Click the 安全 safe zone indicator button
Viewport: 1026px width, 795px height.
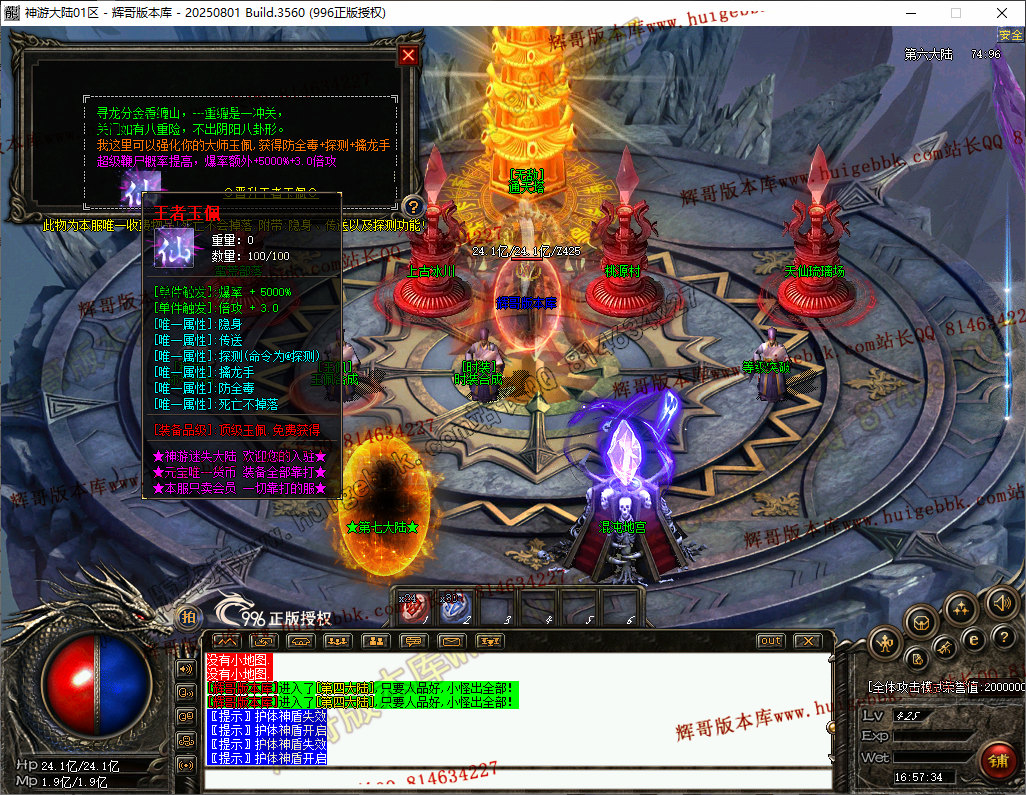pos(1010,35)
